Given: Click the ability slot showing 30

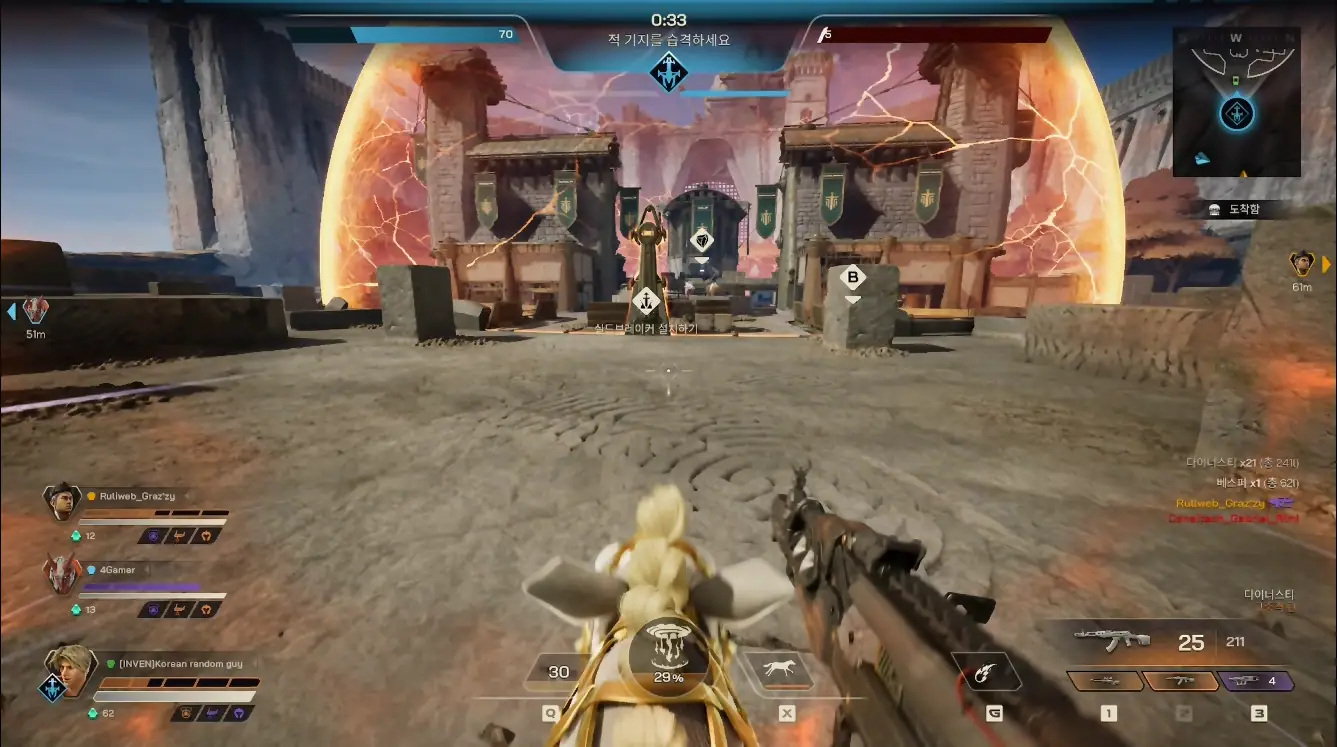Looking at the screenshot, I should (558, 671).
